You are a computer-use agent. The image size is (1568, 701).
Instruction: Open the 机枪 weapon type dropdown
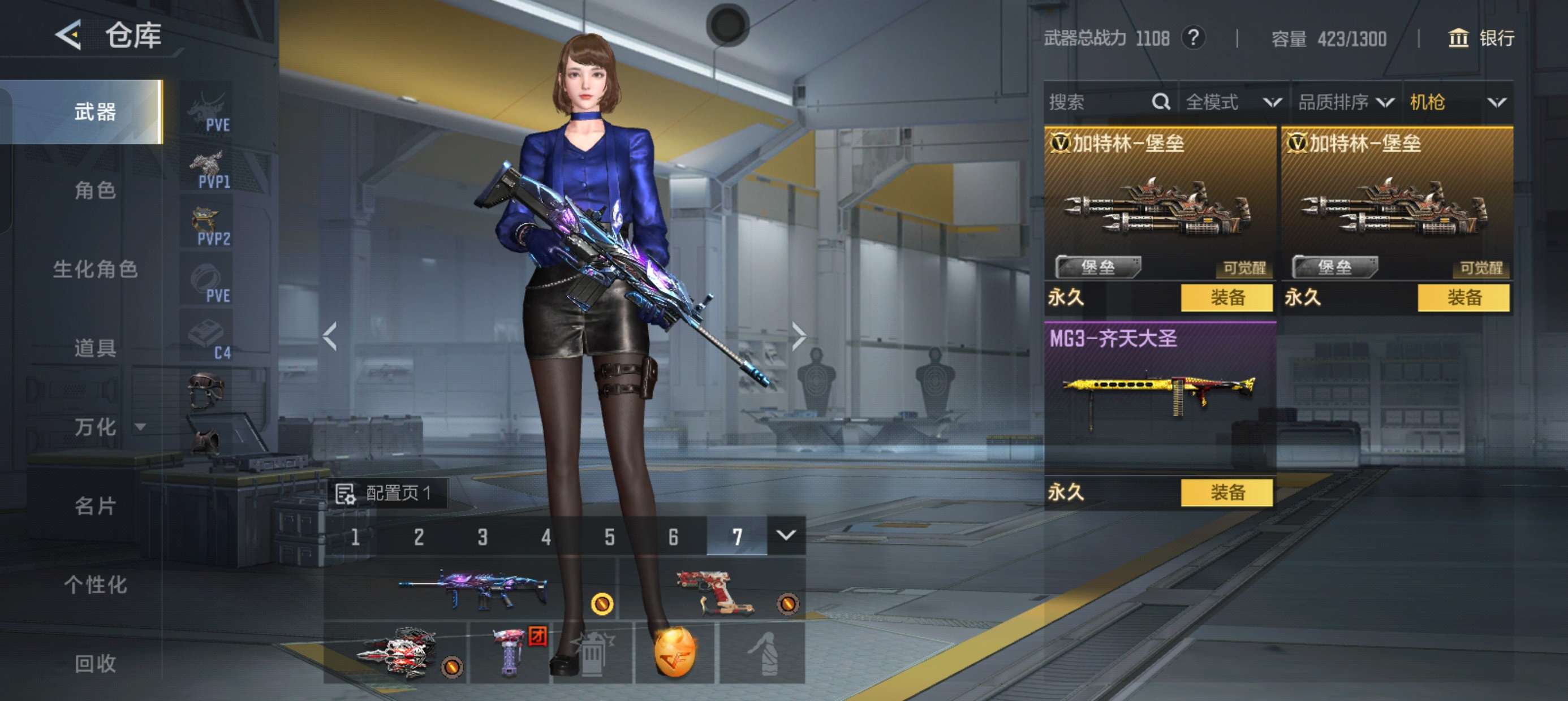point(1457,102)
